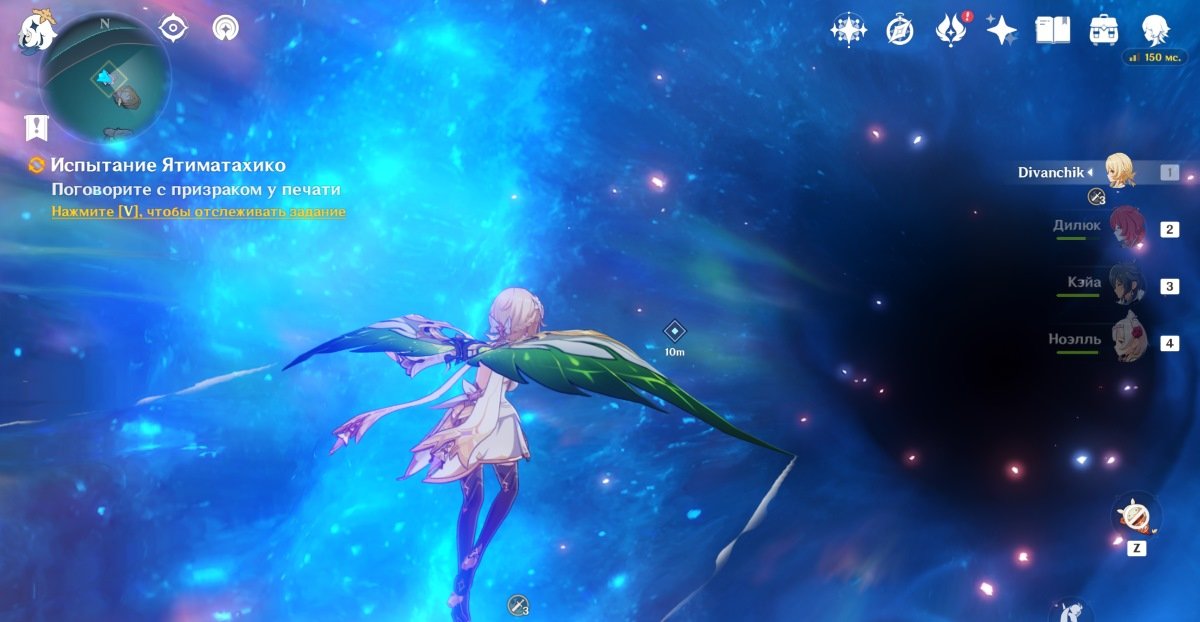This screenshot has height=622, width=1200.
Task: Switch to party member Дилюк
Action: click(x=1127, y=228)
